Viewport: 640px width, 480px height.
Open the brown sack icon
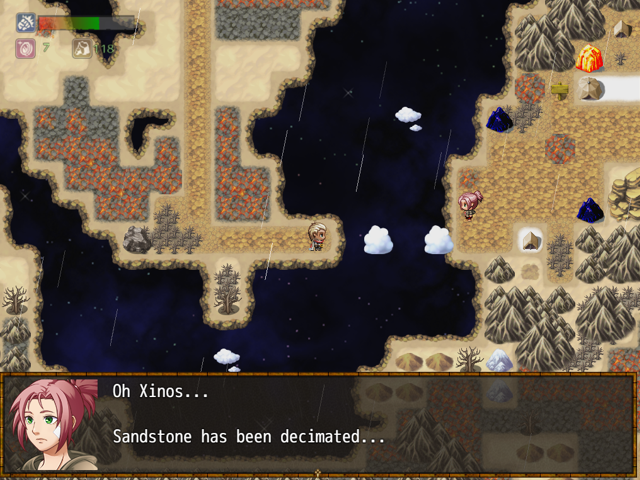point(82,47)
